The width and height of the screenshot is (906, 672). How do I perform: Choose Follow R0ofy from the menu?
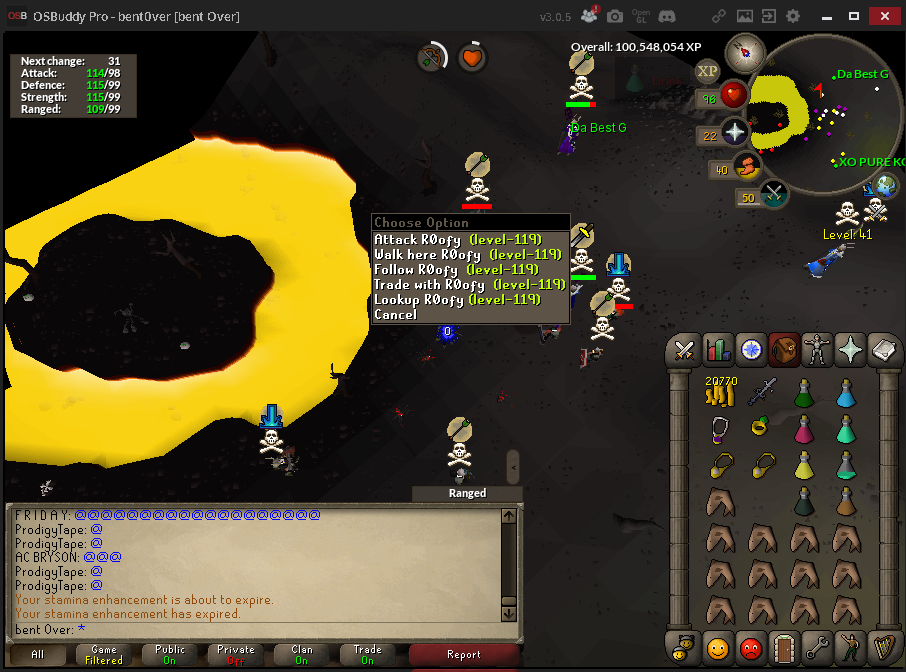[x=456, y=270]
